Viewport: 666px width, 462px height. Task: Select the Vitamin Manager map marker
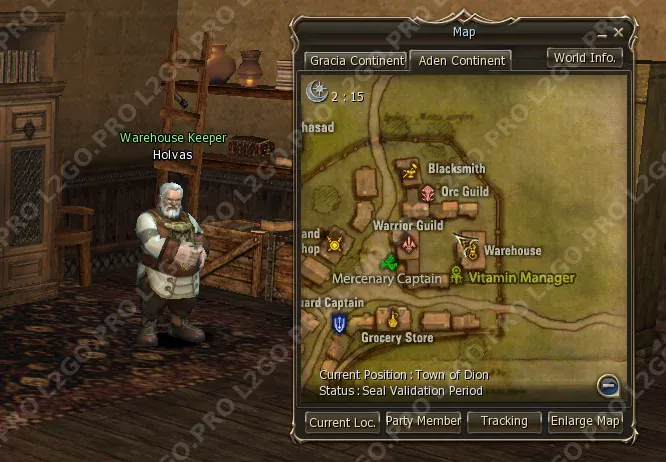tap(457, 275)
